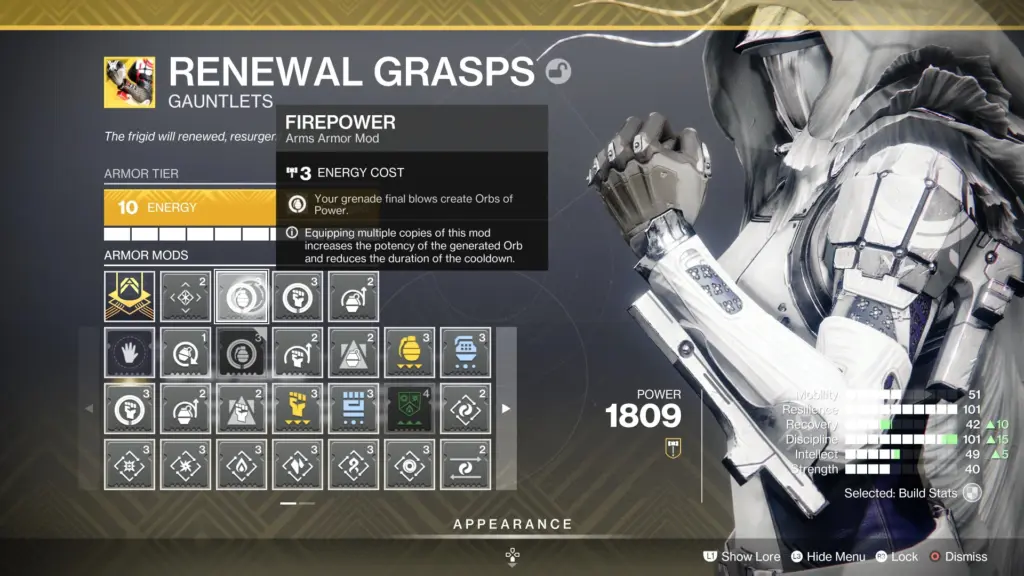Select the grenade mod costing 1 energy
1024x576 pixels.
coord(186,353)
